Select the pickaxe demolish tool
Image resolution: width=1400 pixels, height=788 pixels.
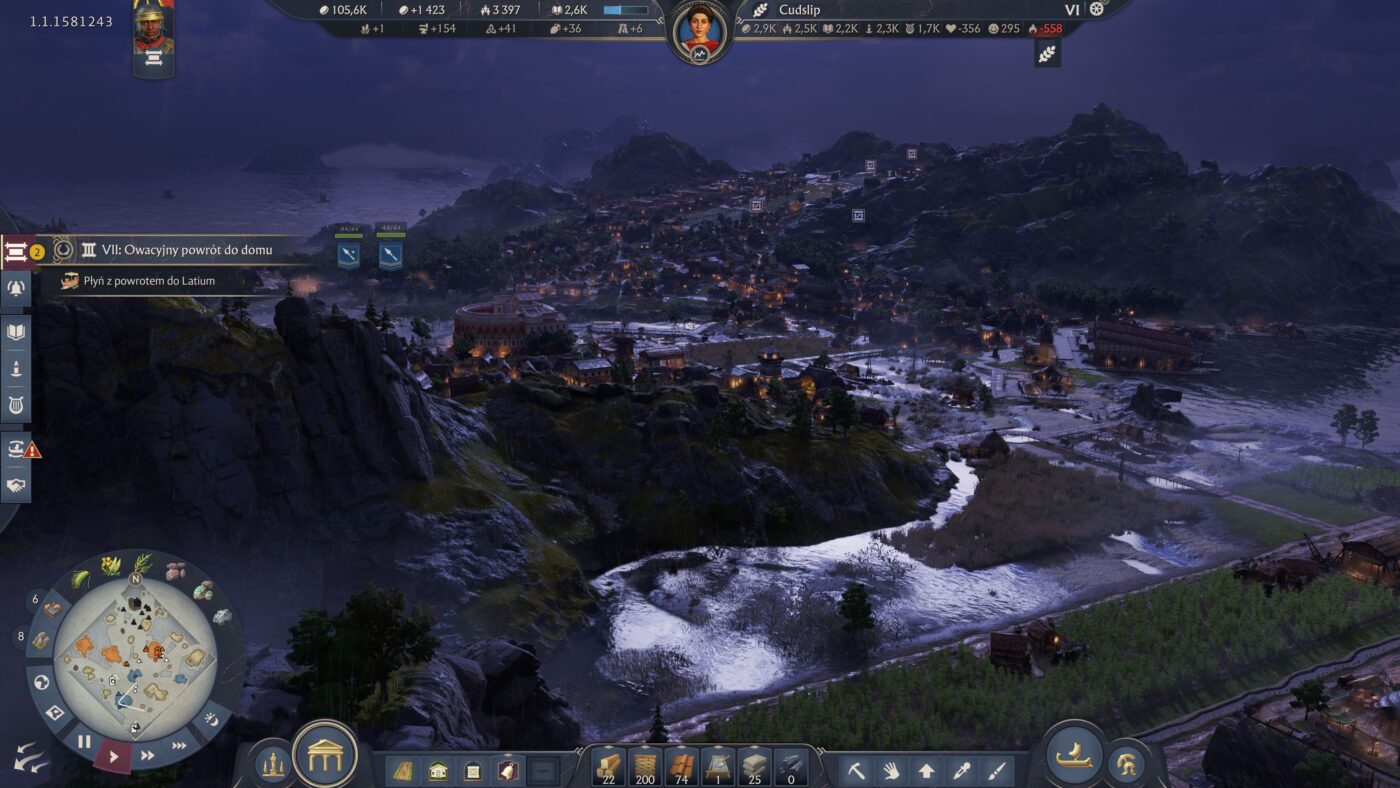click(857, 771)
